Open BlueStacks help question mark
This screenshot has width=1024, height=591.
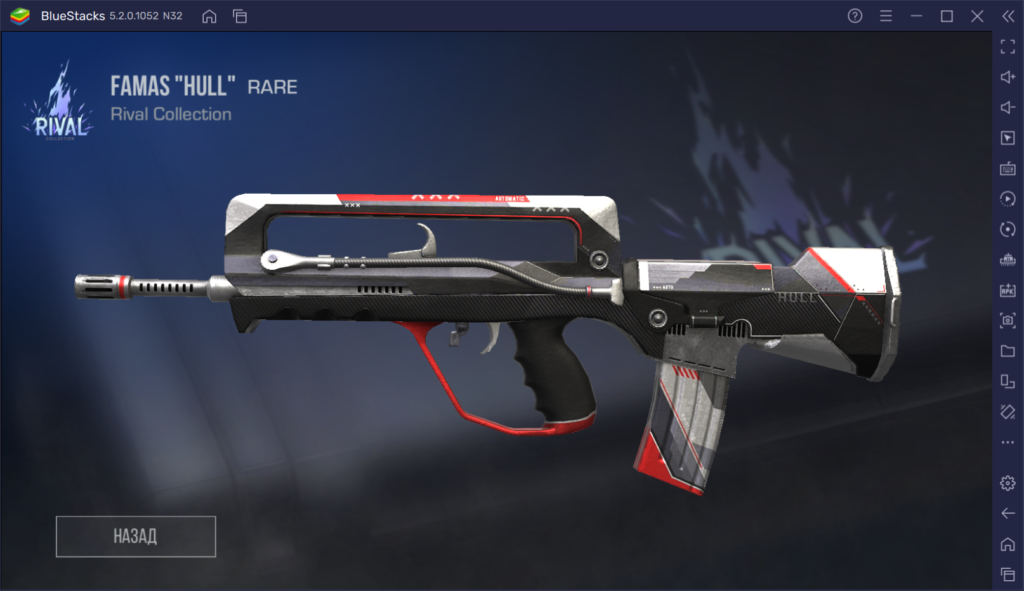pyautogui.click(x=855, y=16)
